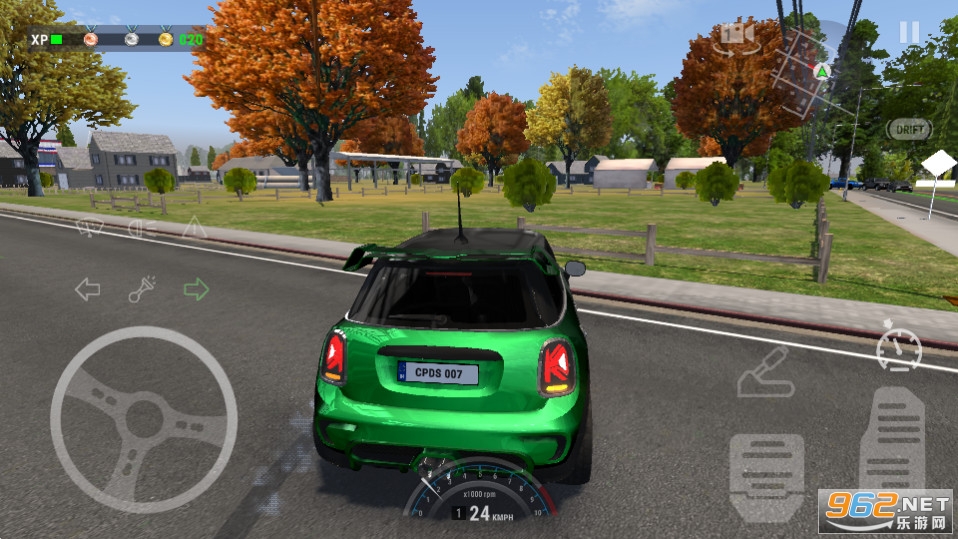Step on the gas pedal
Image resolution: width=958 pixels, height=539 pixels.
(892, 440)
